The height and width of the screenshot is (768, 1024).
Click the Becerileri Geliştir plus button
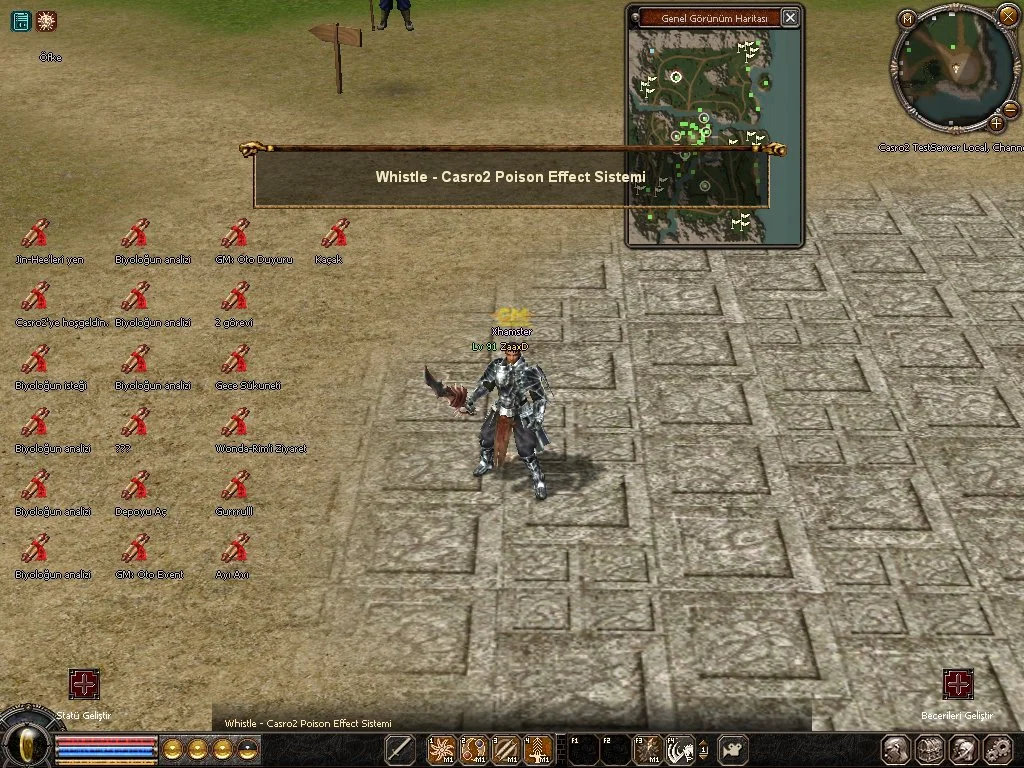click(x=958, y=684)
